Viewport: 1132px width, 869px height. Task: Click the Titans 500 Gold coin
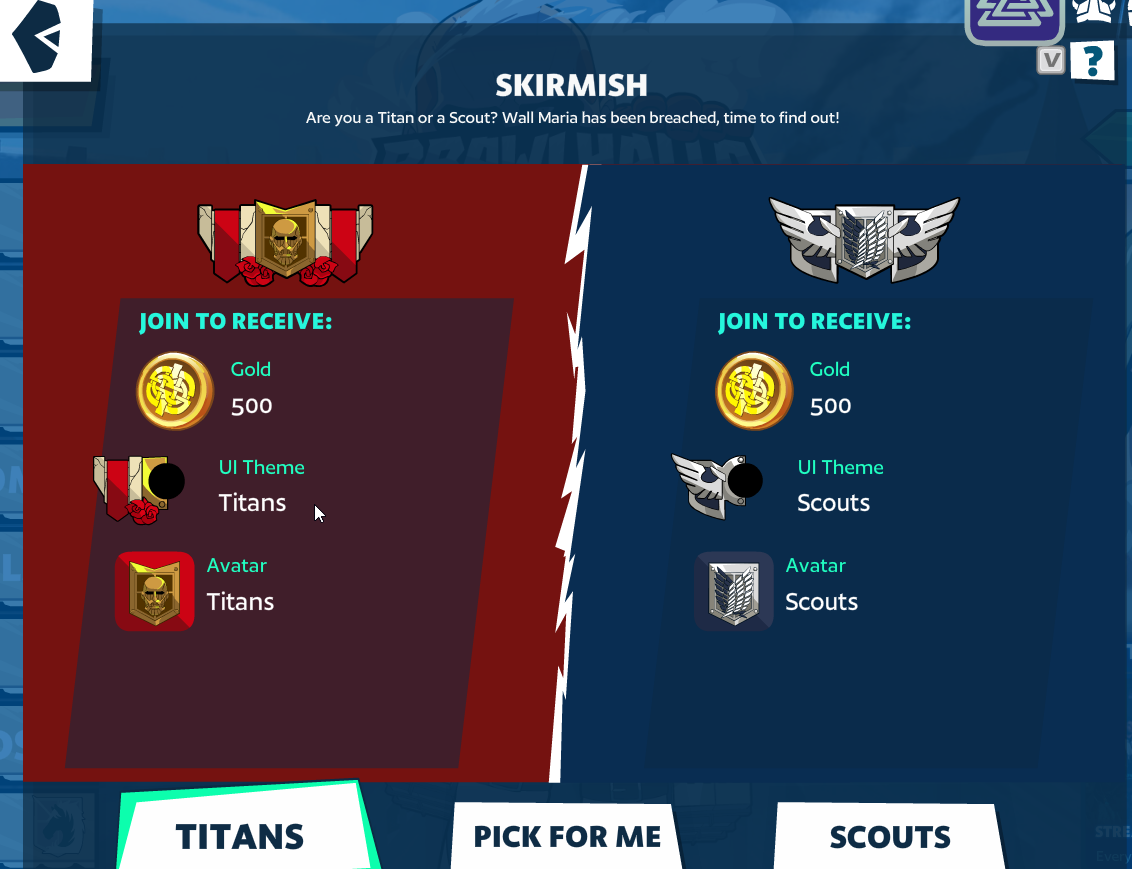pyautogui.click(x=175, y=391)
